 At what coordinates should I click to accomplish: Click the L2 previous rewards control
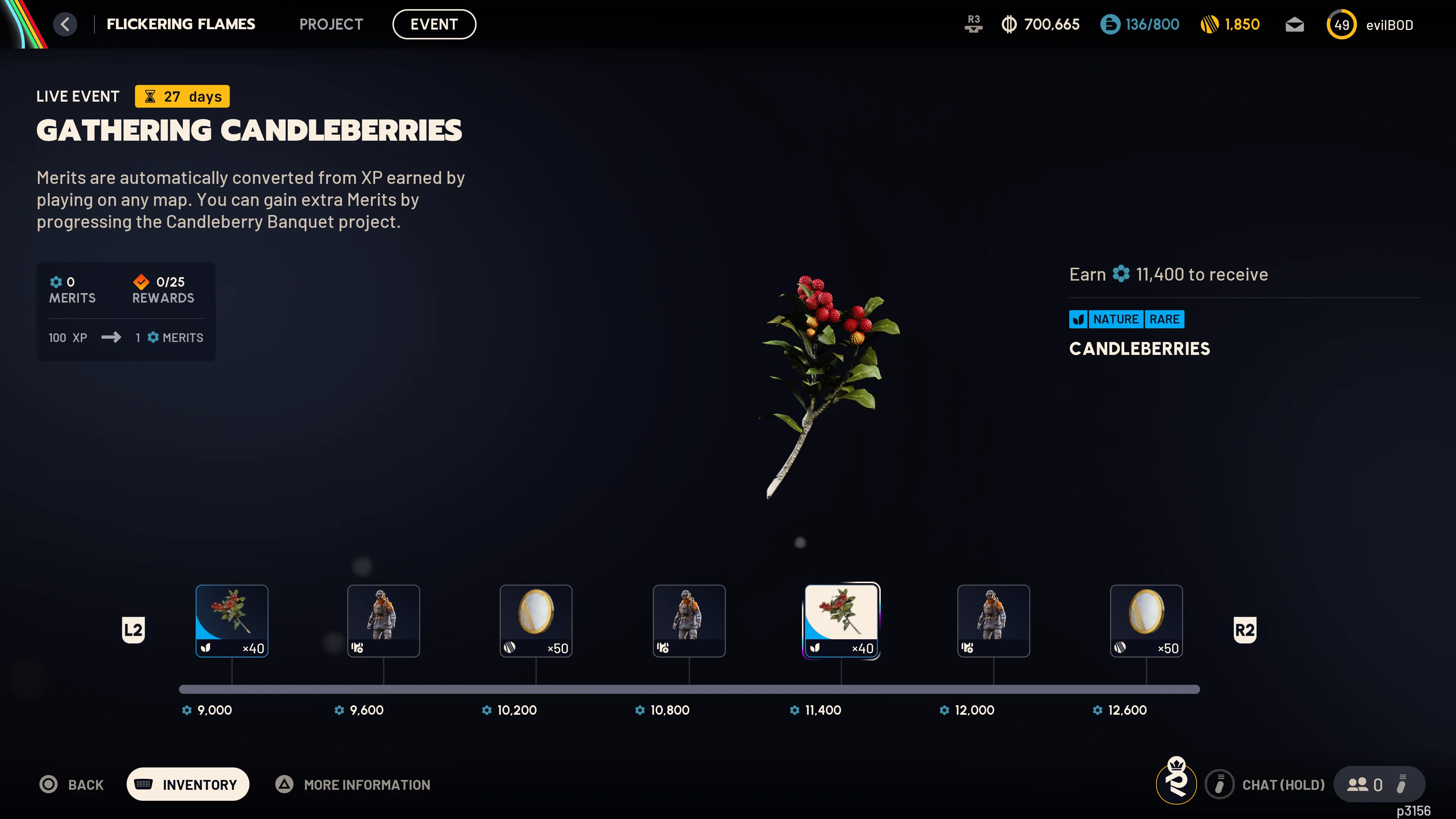(133, 629)
